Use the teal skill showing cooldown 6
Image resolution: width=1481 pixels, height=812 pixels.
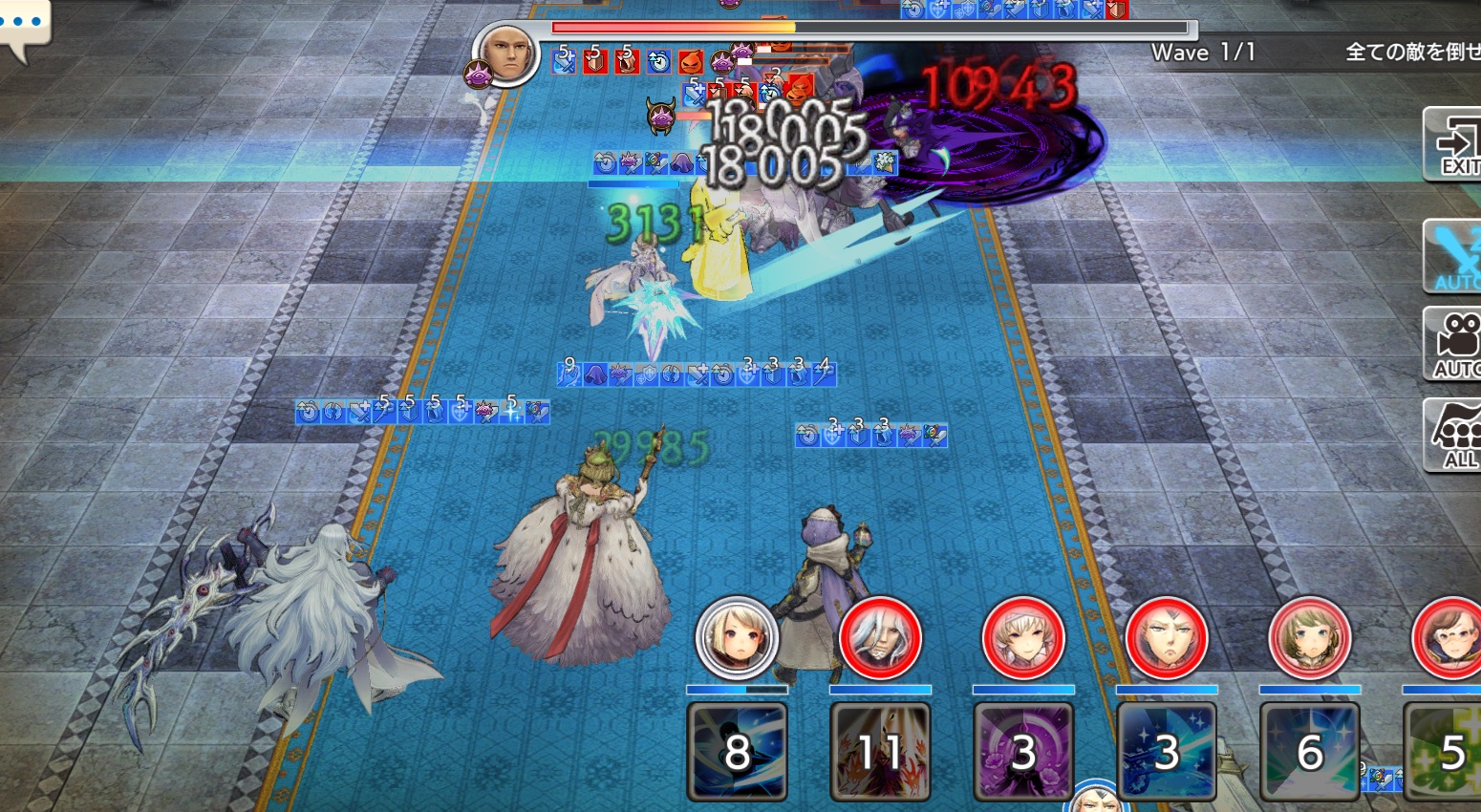pyautogui.click(x=1310, y=751)
